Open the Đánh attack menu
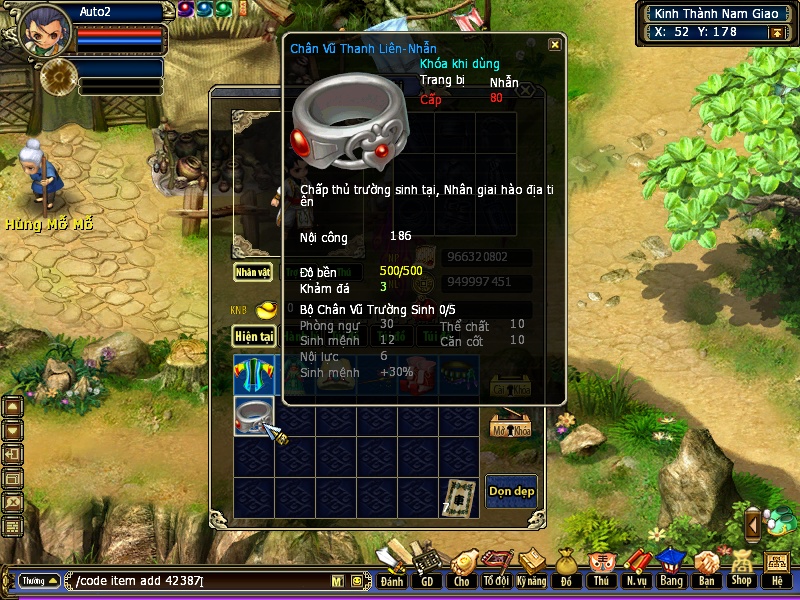The image size is (800, 600). click(x=391, y=567)
